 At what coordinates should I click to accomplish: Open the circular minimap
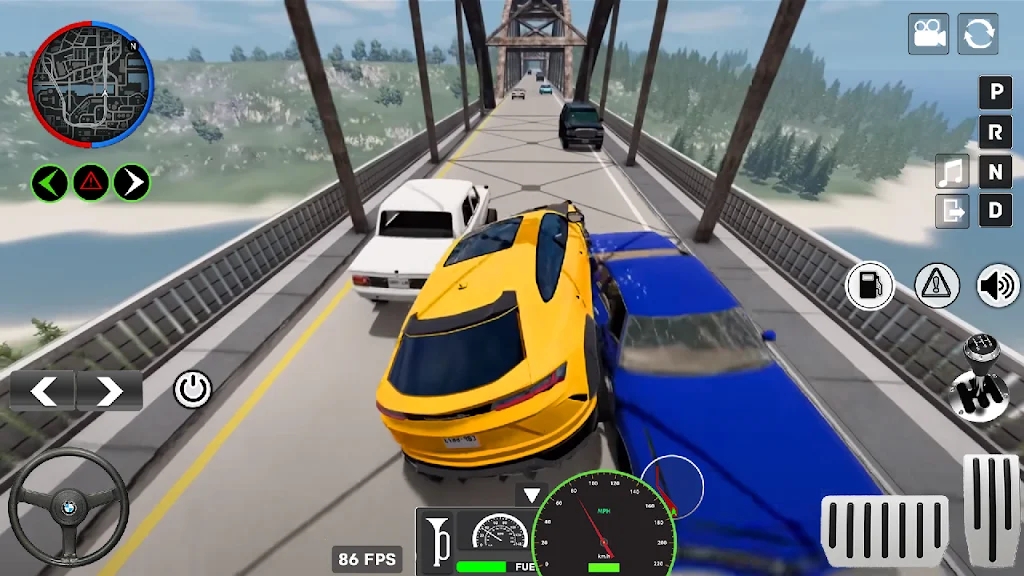(x=91, y=86)
